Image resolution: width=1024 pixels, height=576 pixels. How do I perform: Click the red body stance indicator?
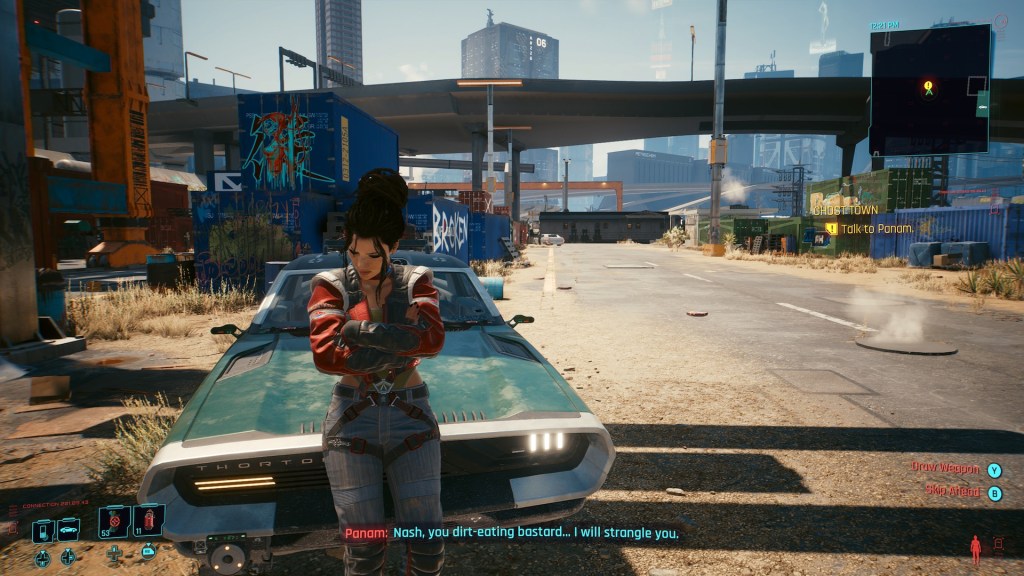pos(975,546)
